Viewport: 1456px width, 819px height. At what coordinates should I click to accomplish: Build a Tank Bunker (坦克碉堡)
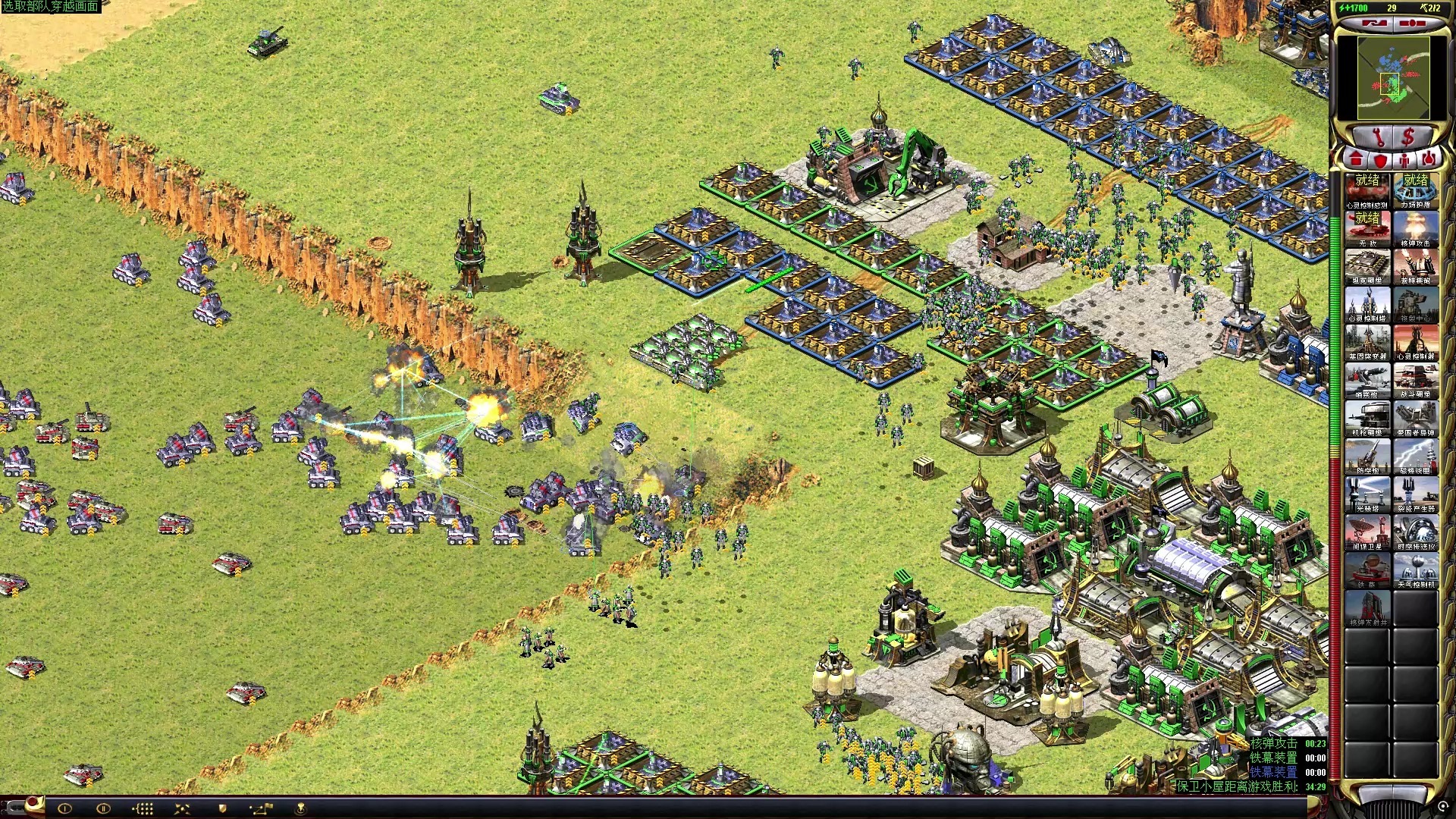coord(1367,267)
